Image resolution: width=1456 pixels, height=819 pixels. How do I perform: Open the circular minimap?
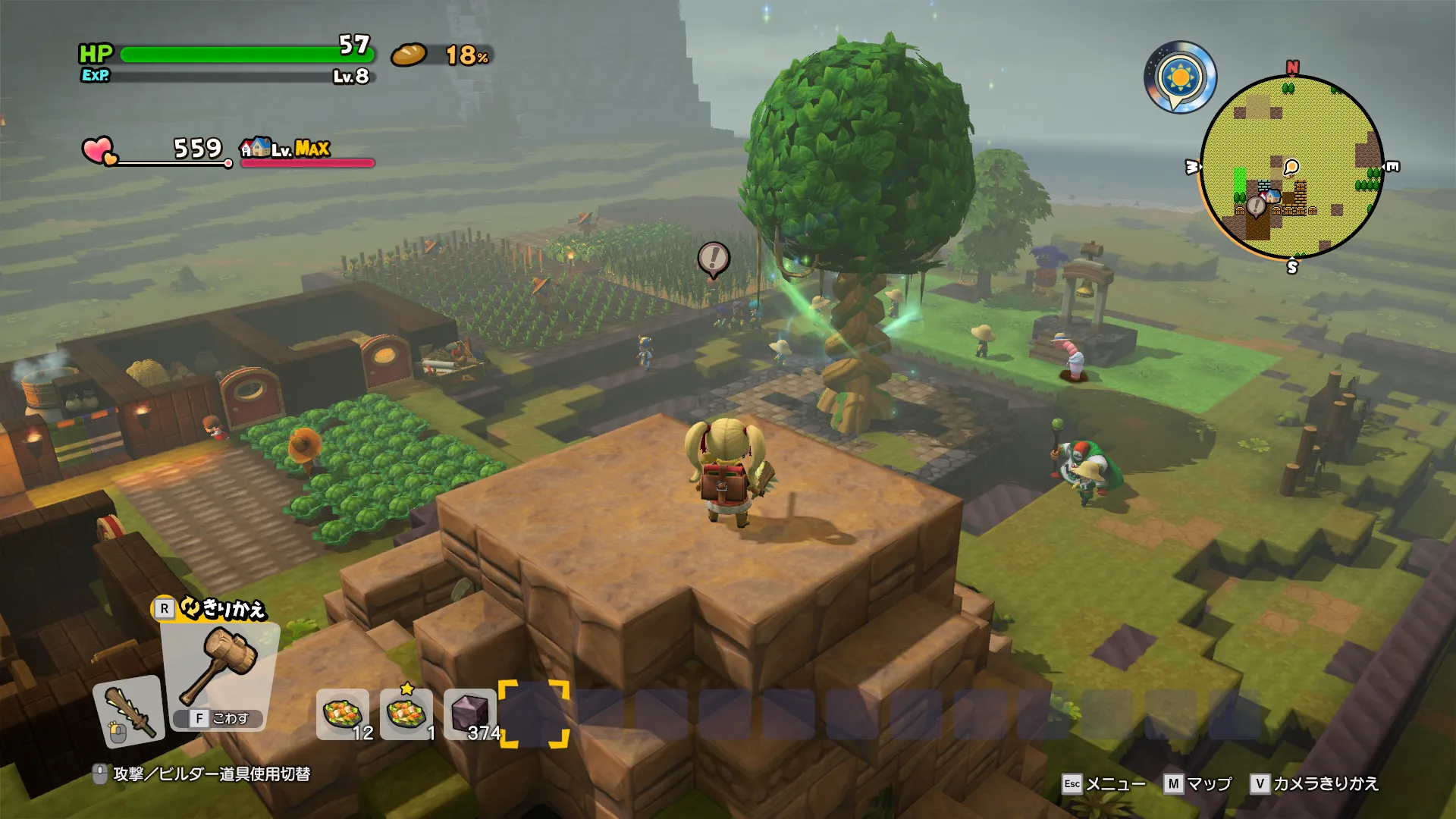point(1291,167)
